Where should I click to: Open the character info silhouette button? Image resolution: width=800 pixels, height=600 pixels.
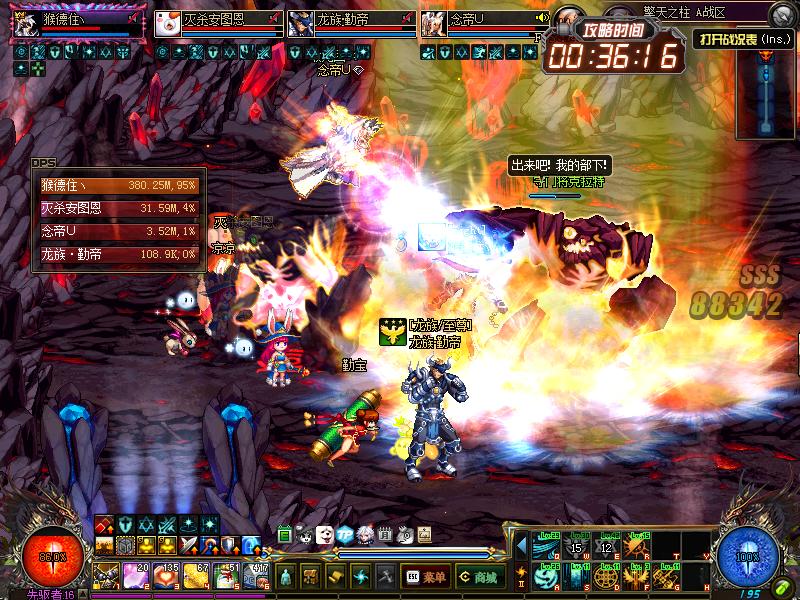pyautogui.click(x=287, y=576)
